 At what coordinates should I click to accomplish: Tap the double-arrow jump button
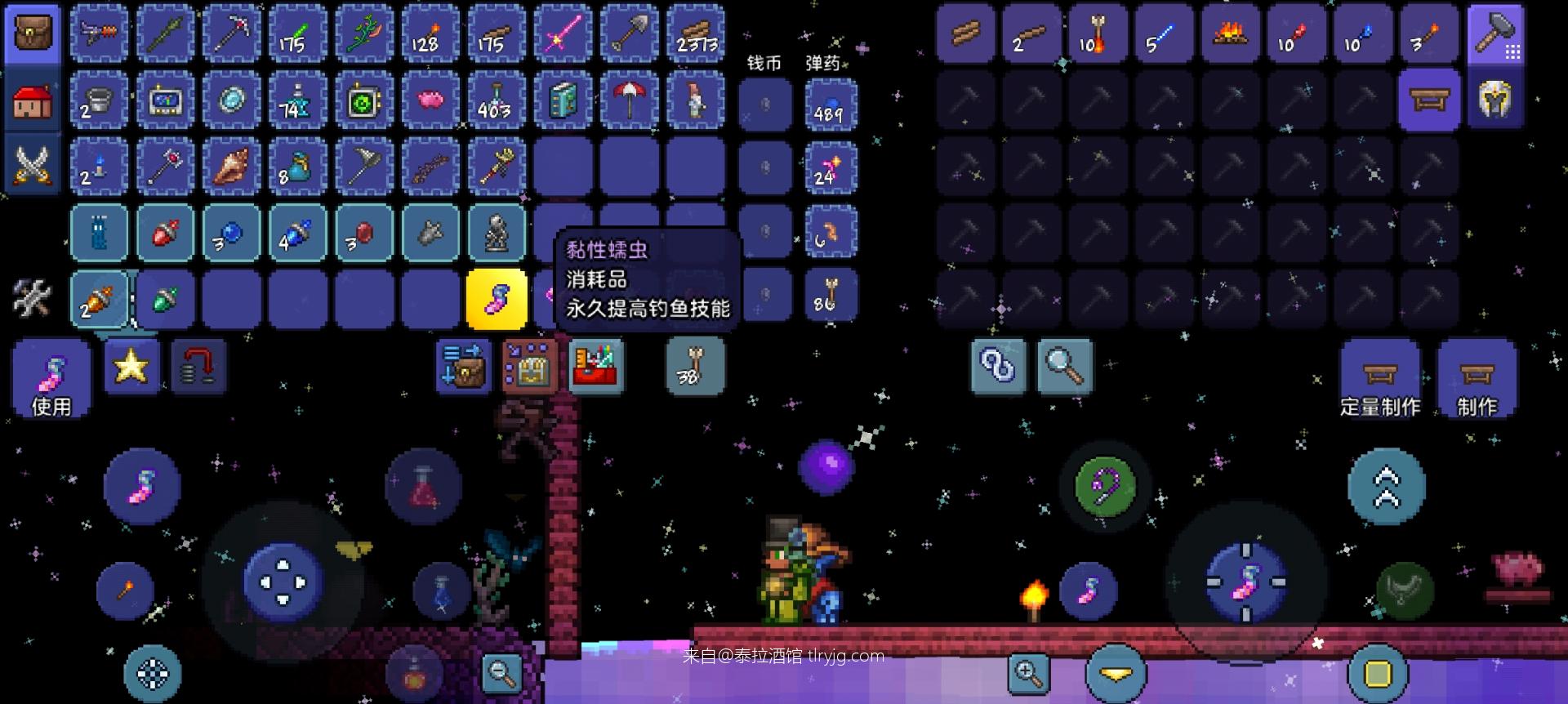(x=1387, y=488)
